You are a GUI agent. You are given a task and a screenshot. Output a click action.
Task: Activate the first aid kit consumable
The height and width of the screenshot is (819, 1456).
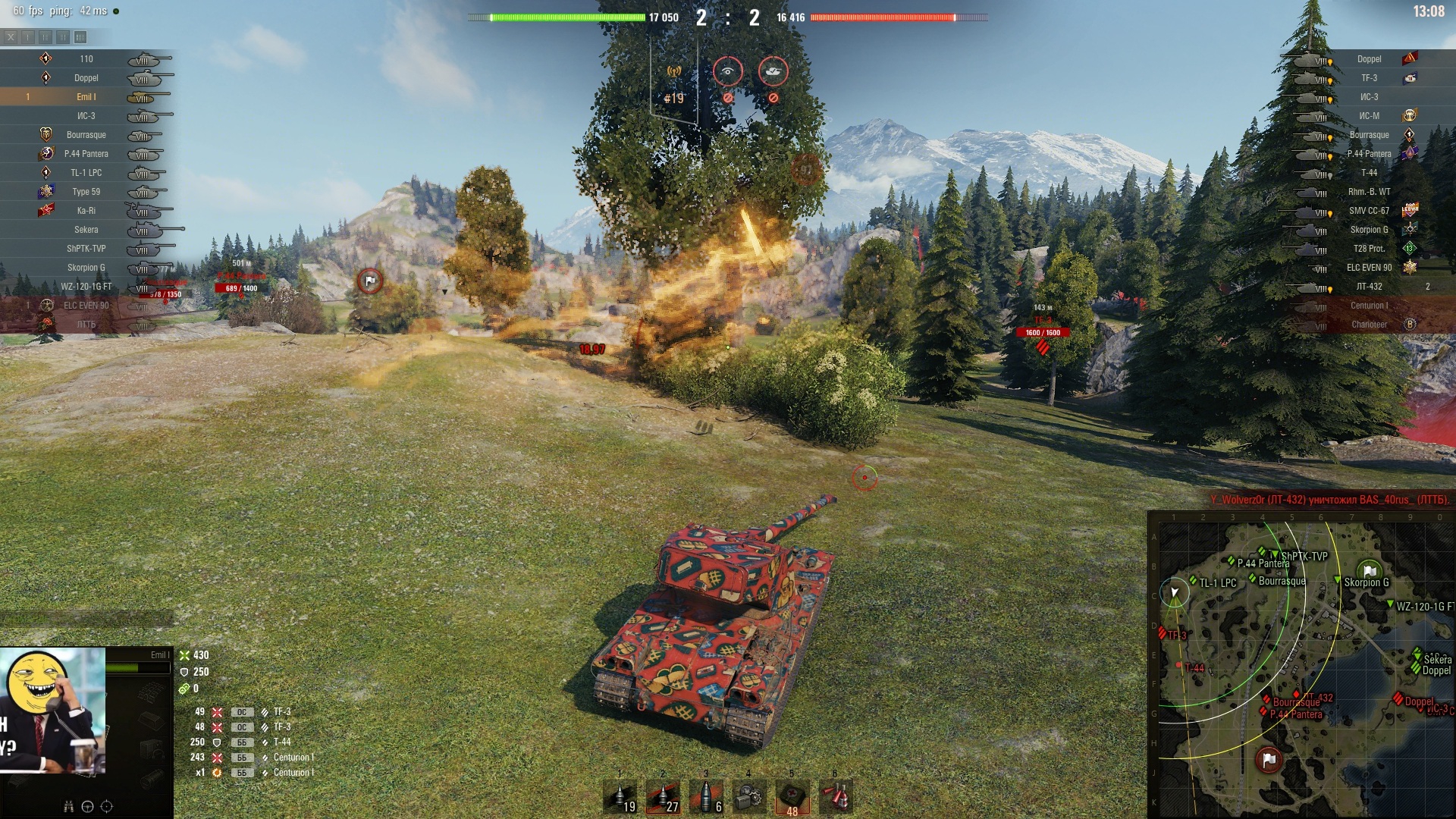792,798
